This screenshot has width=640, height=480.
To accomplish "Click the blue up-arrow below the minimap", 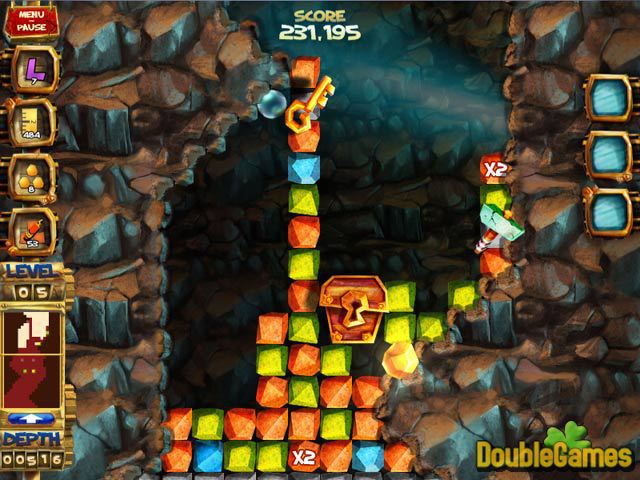I will (31, 418).
